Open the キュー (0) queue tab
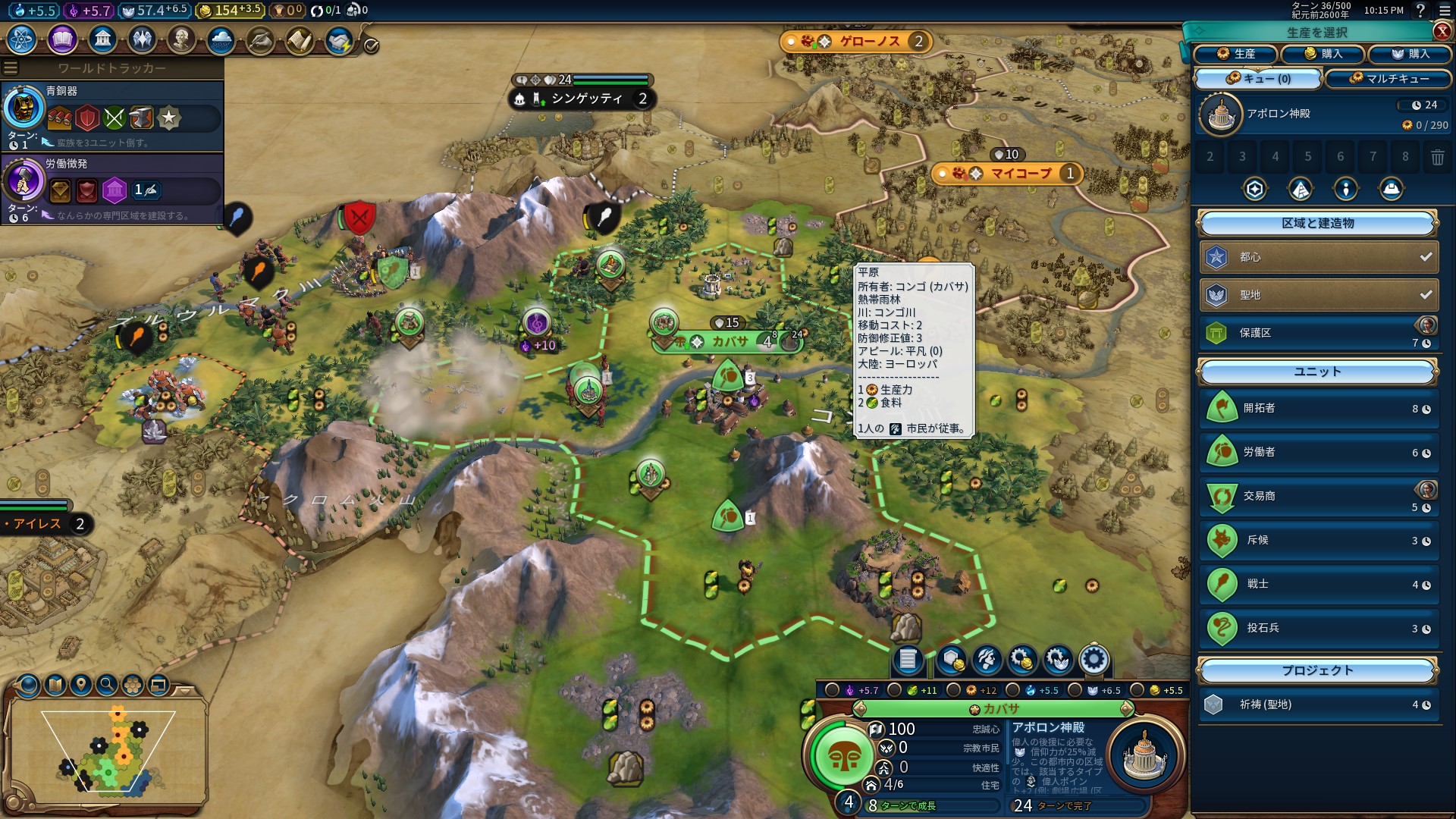 1258,79
